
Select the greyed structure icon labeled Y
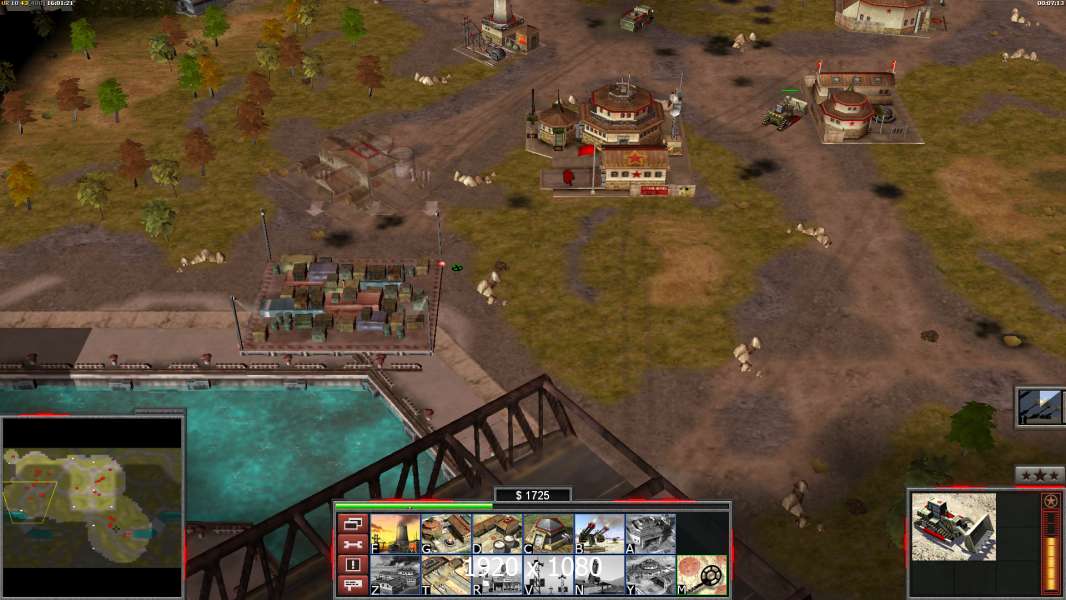(650, 575)
